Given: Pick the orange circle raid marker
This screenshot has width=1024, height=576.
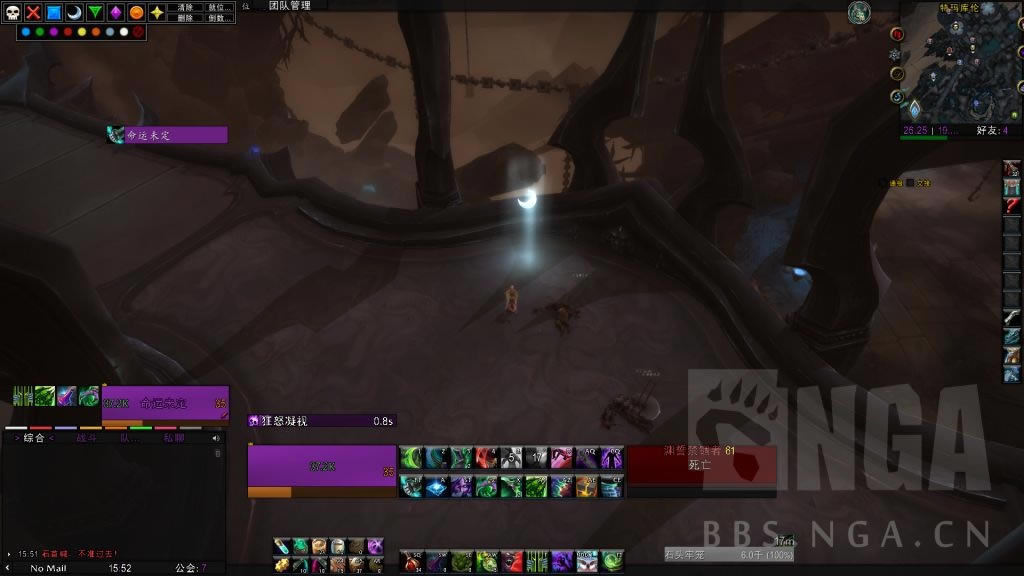Looking at the screenshot, I should point(136,12).
